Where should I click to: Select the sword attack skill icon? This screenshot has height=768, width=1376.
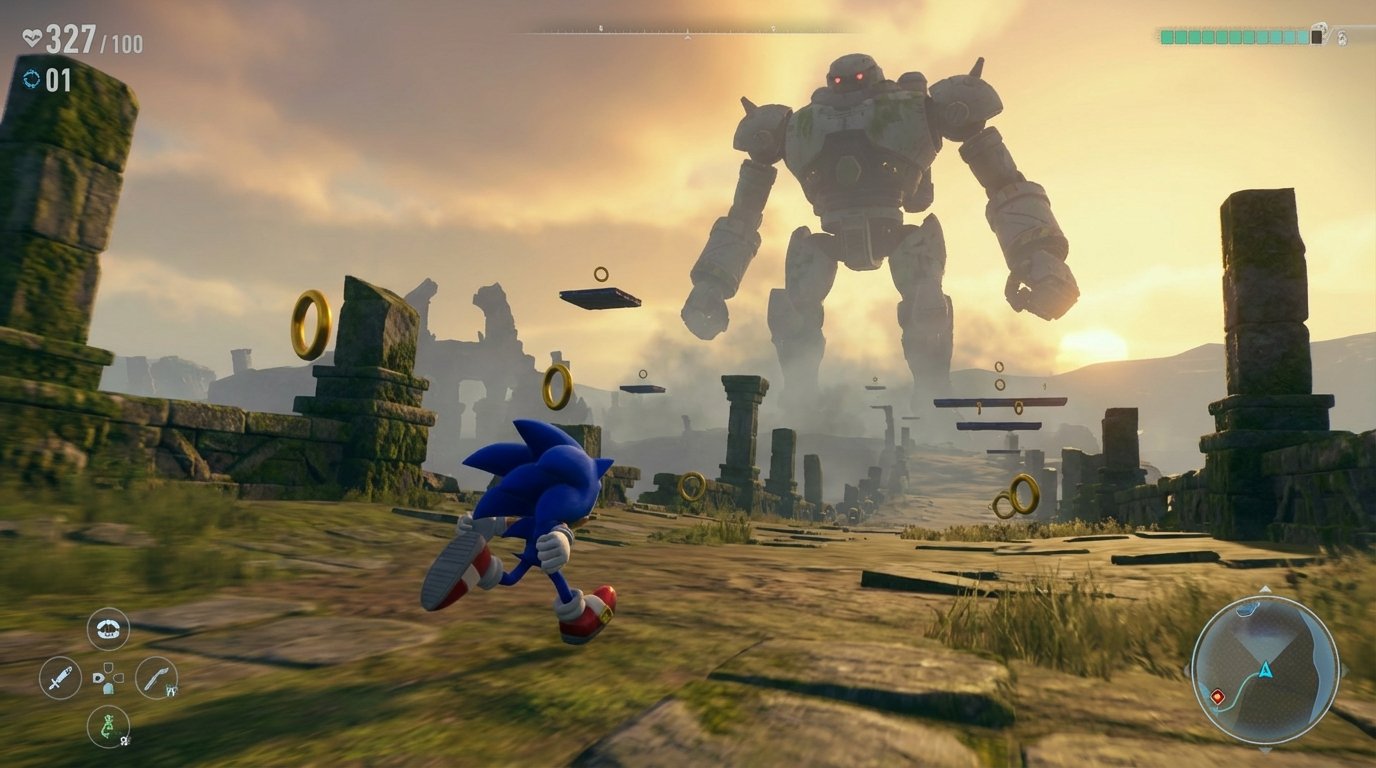62,678
